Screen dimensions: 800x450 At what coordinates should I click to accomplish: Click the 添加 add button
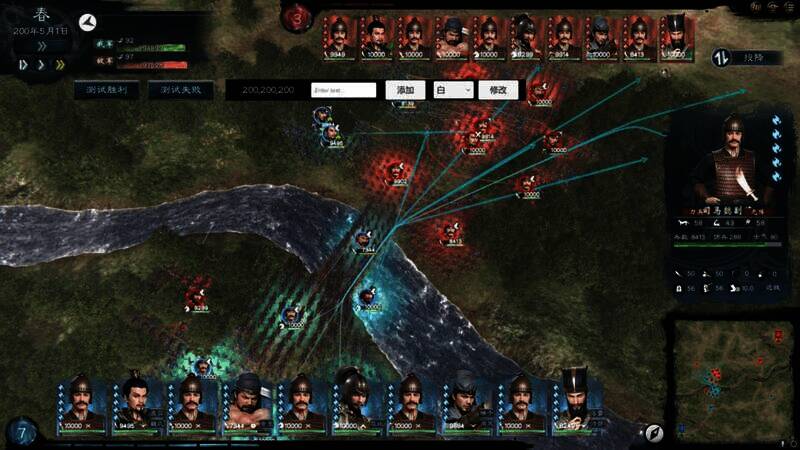[x=405, y=90]
